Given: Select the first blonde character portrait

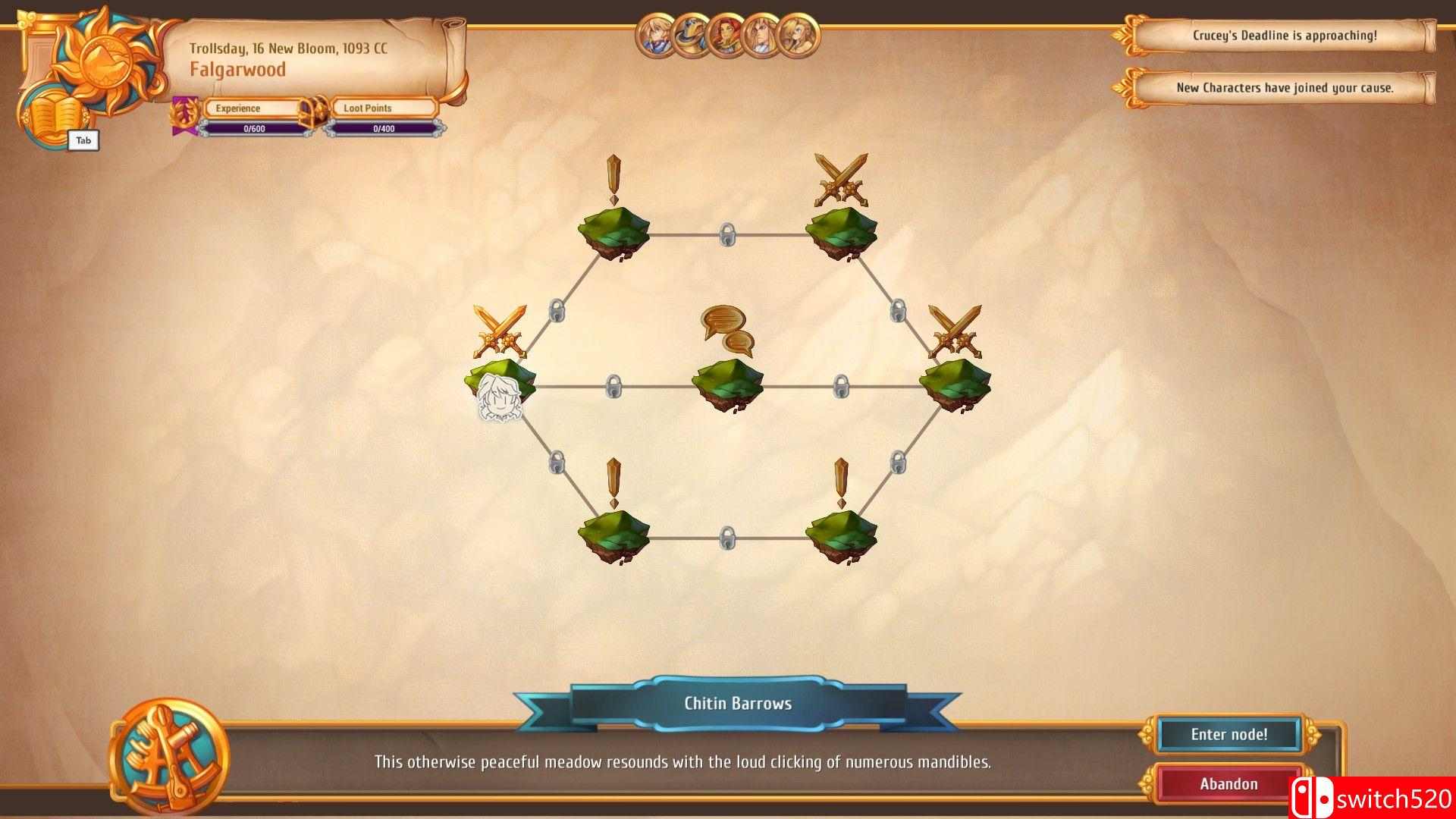Looking at the screenshot, I should point(656,36).
